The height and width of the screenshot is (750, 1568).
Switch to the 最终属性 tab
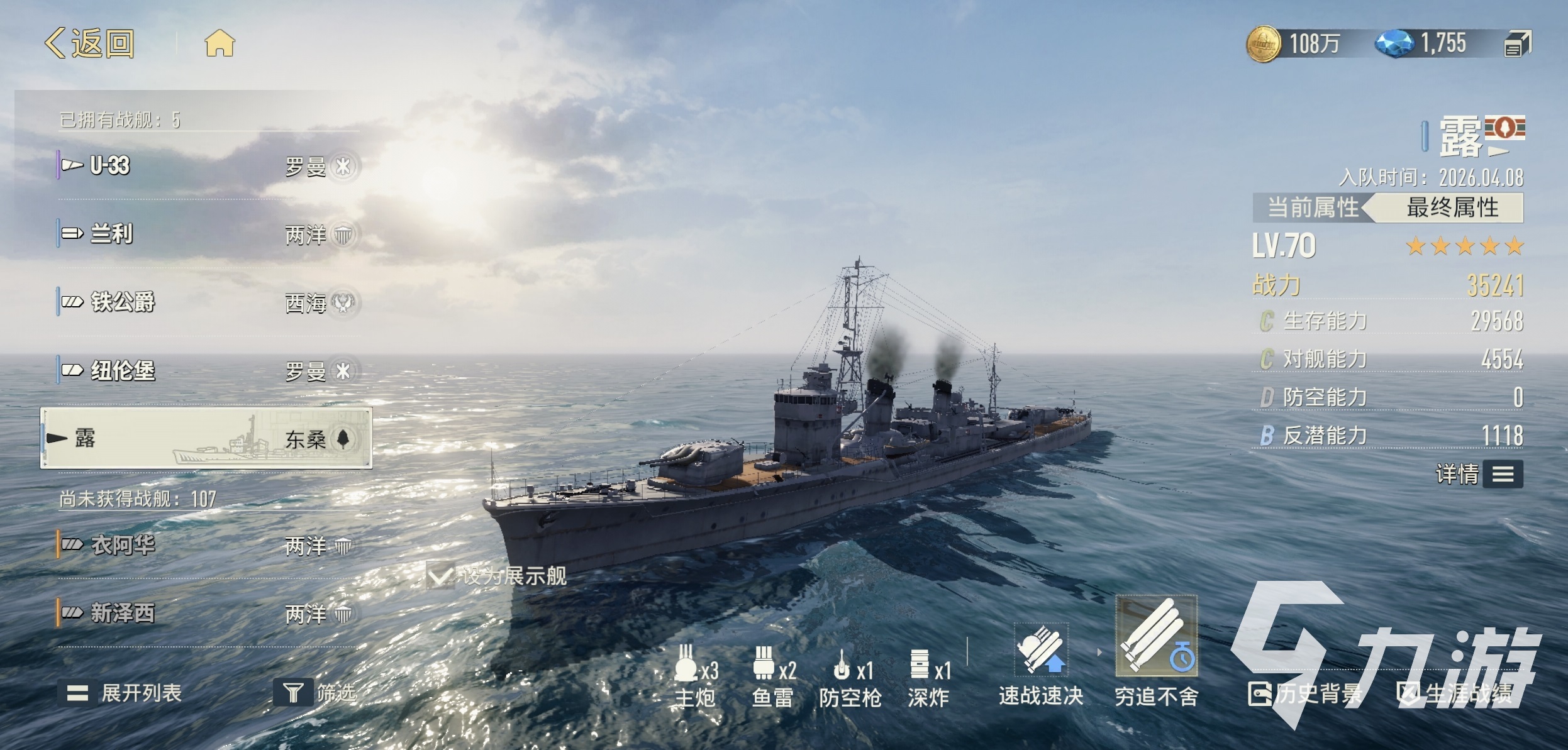[x=1452, y=207]
